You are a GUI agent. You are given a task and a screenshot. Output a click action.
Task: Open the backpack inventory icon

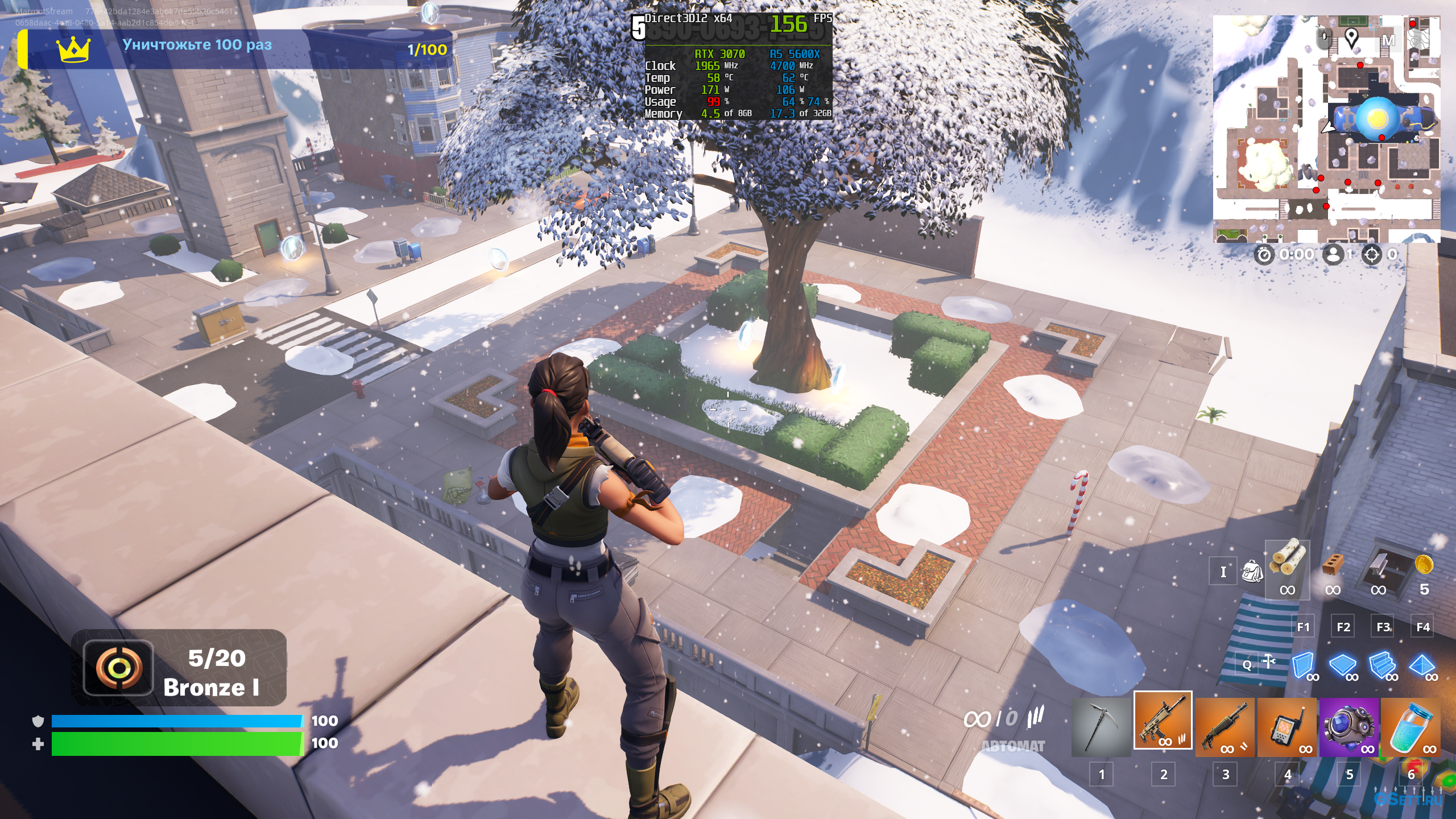click(1252, 571)
